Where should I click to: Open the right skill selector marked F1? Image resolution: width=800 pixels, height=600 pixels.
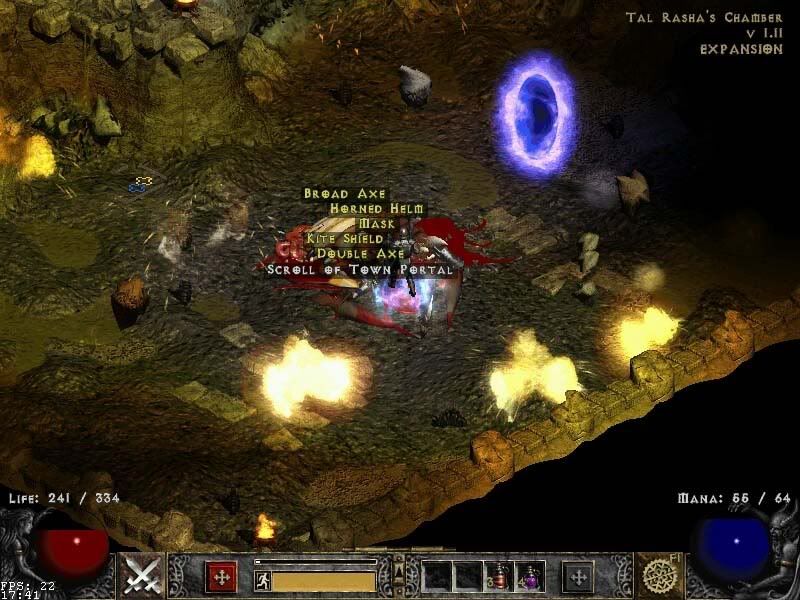[660, 575]
